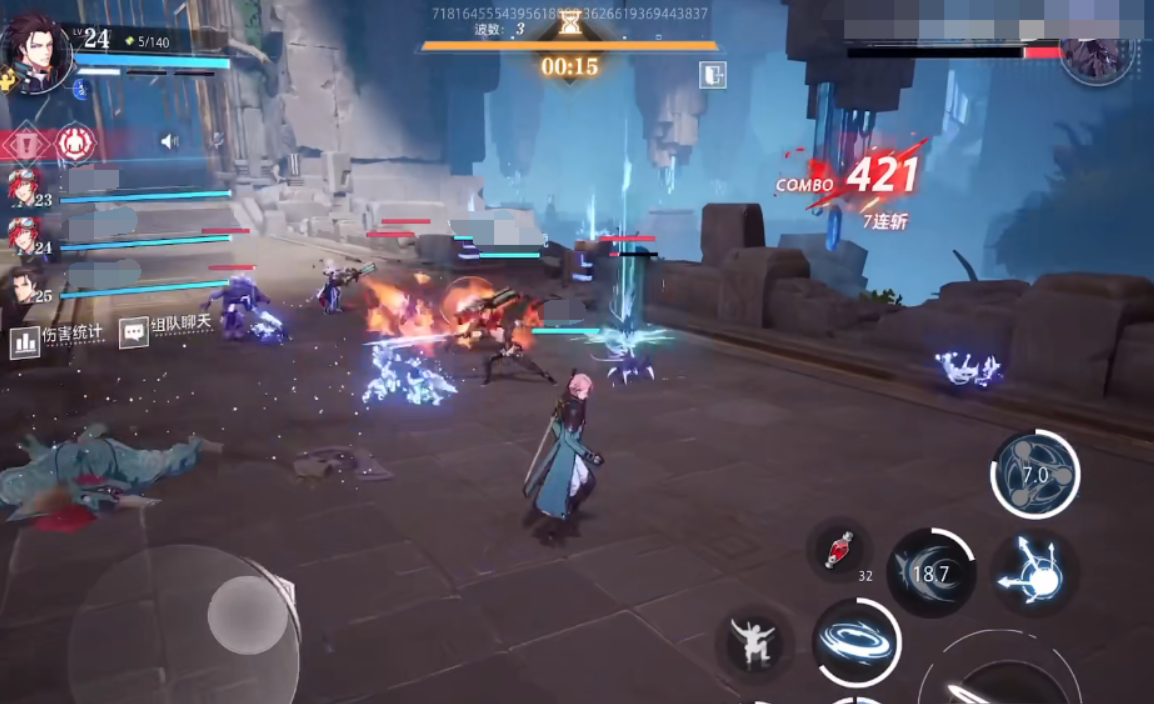Use the red health potion
The height and width of the screenshot is (704, 1154).
[838, 551]
